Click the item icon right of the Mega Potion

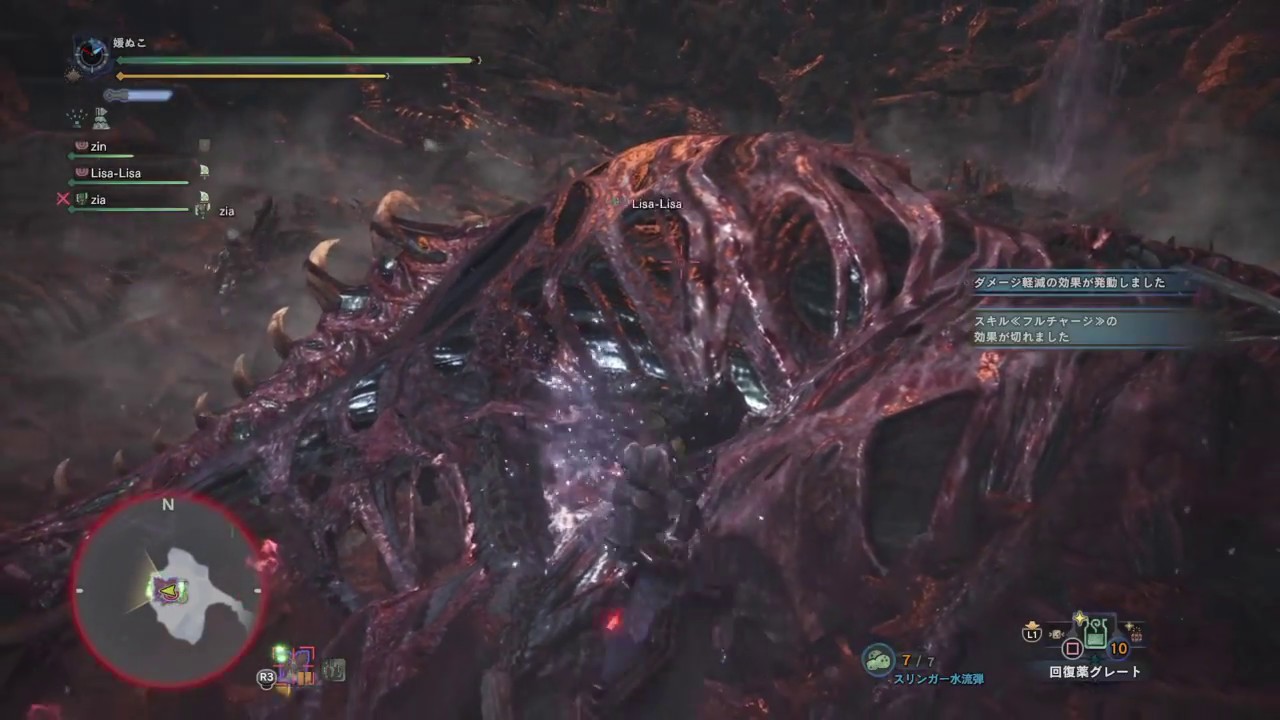click(x=1135, y=633)
